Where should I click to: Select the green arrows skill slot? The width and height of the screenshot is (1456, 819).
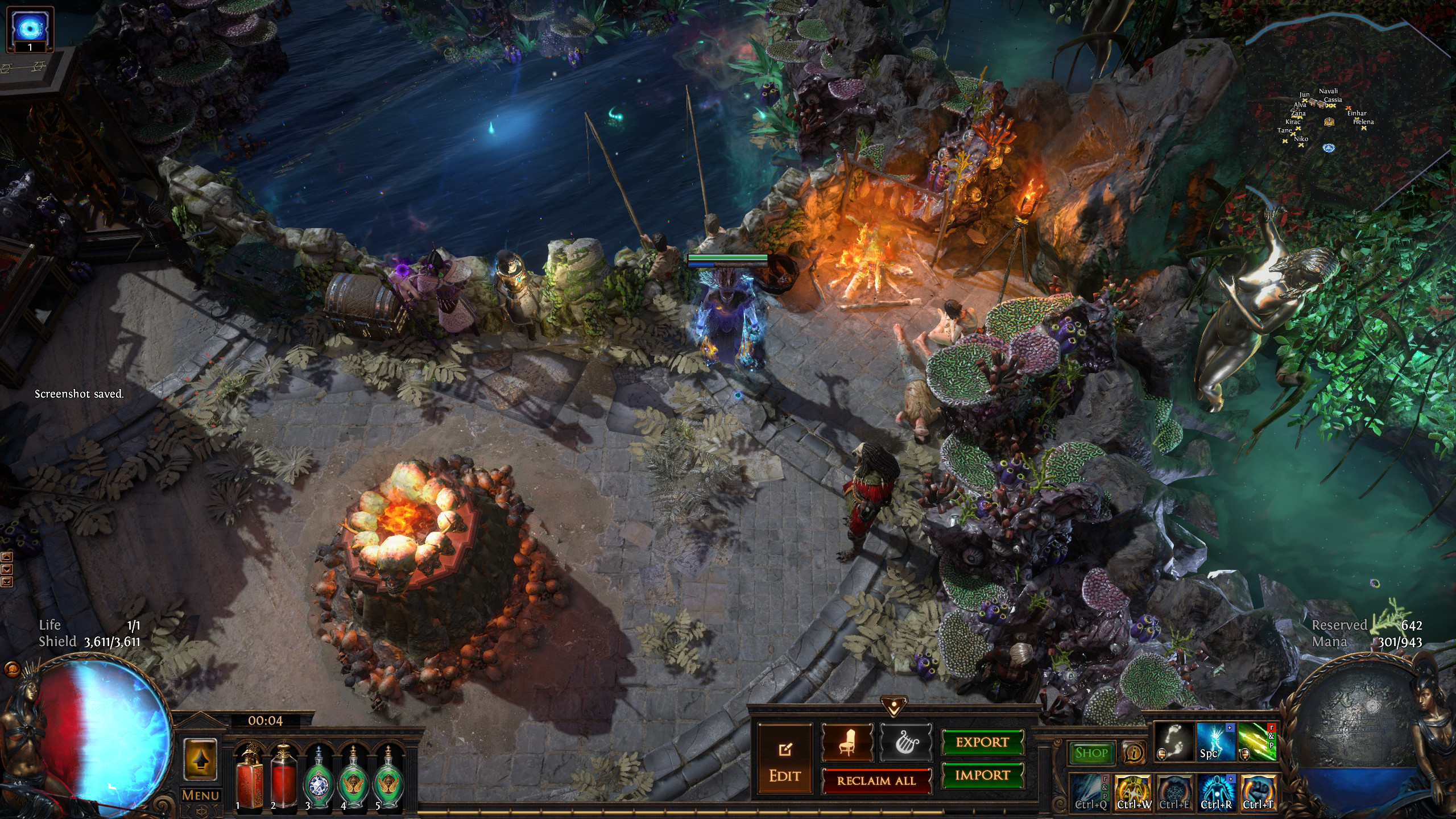coord(1258,742)
